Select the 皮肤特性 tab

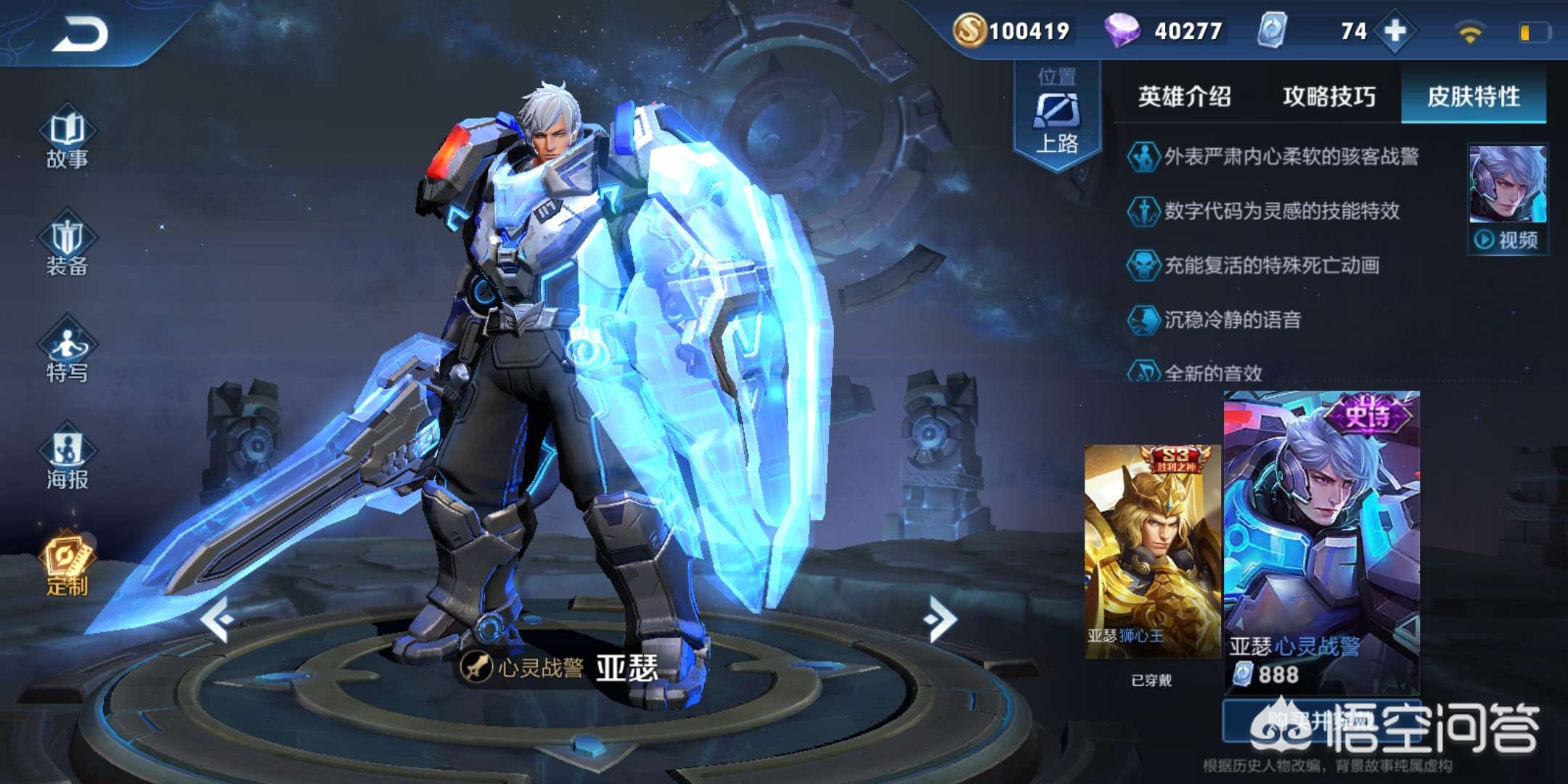[x=1473, y=97]
